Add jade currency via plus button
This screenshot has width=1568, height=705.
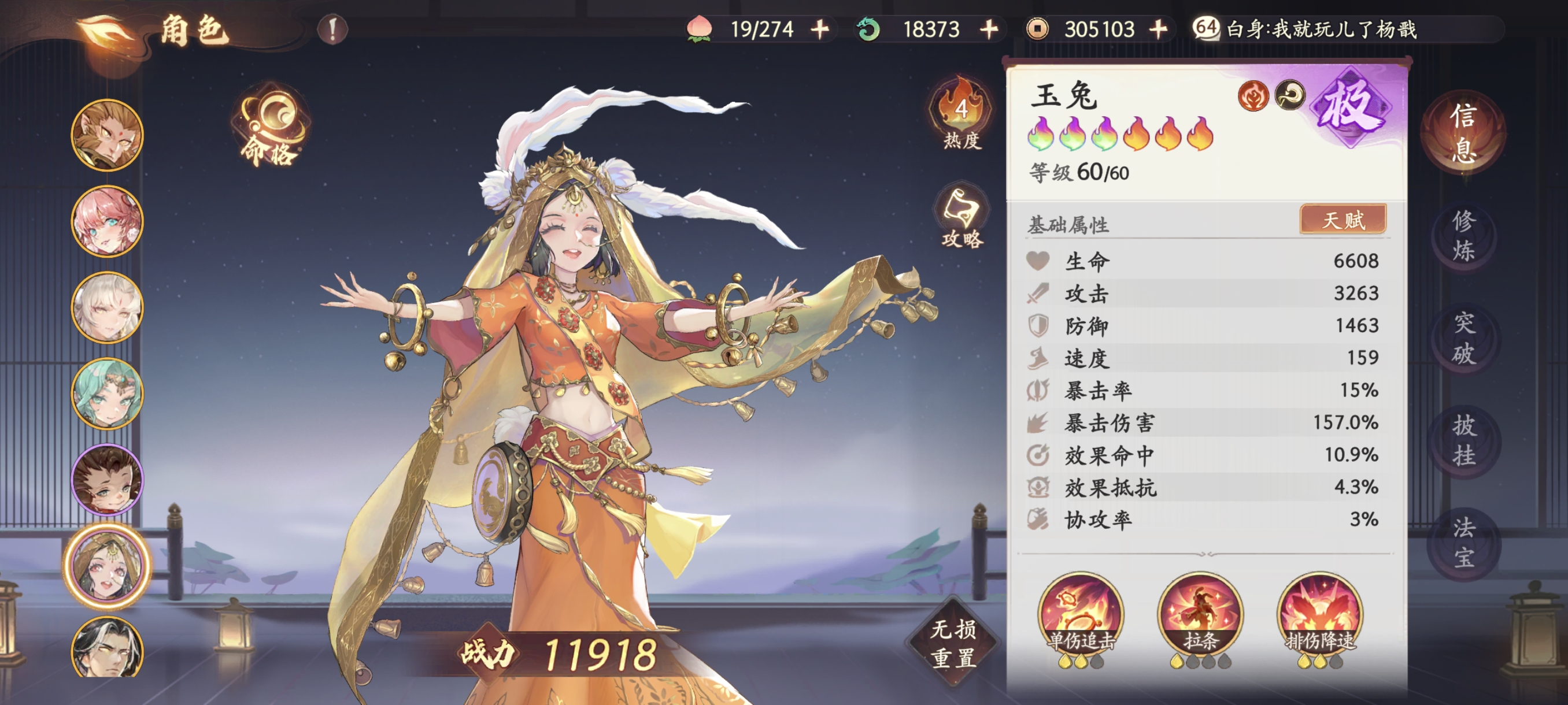989,29
